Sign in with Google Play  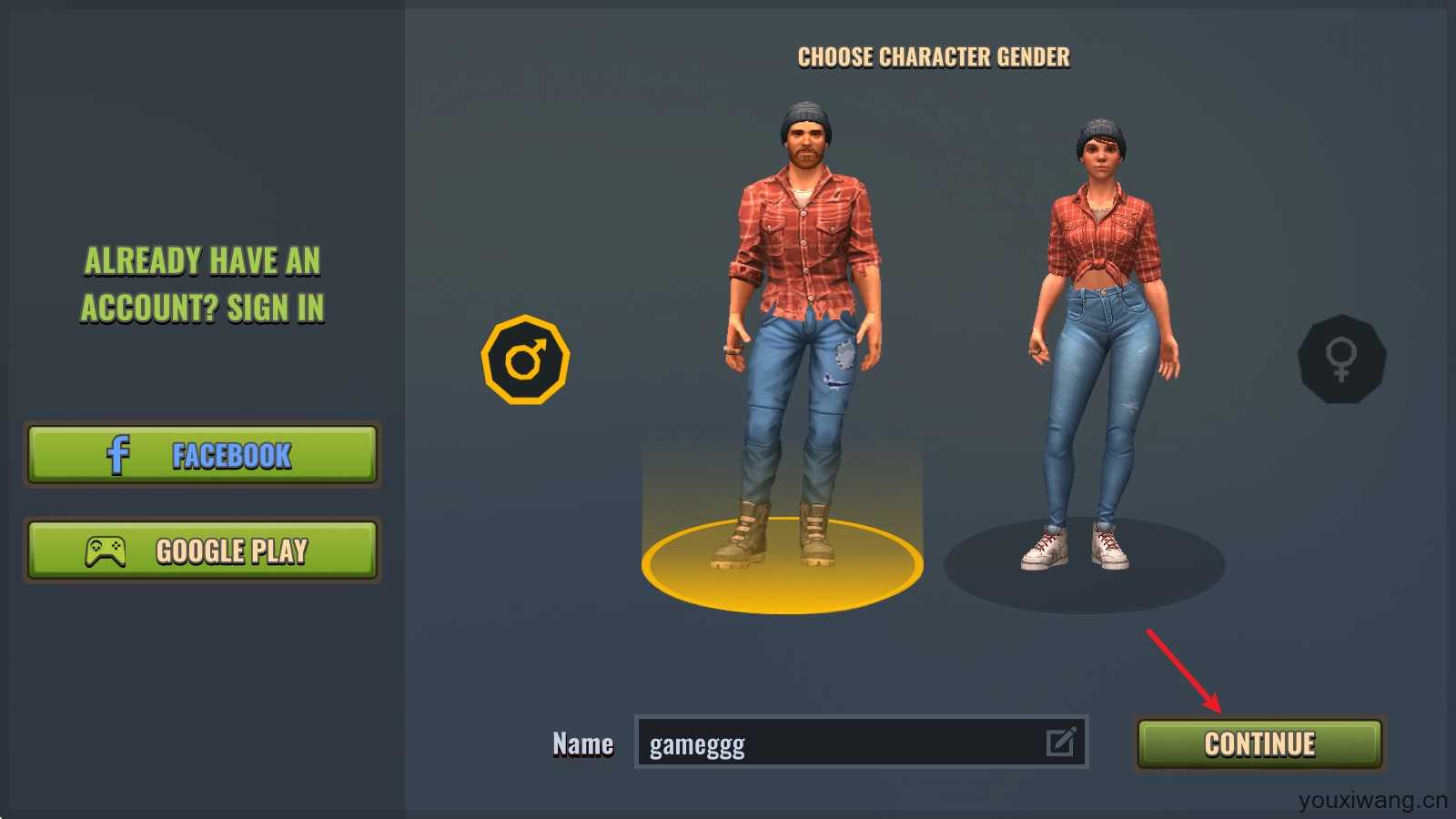click(202, 551)
